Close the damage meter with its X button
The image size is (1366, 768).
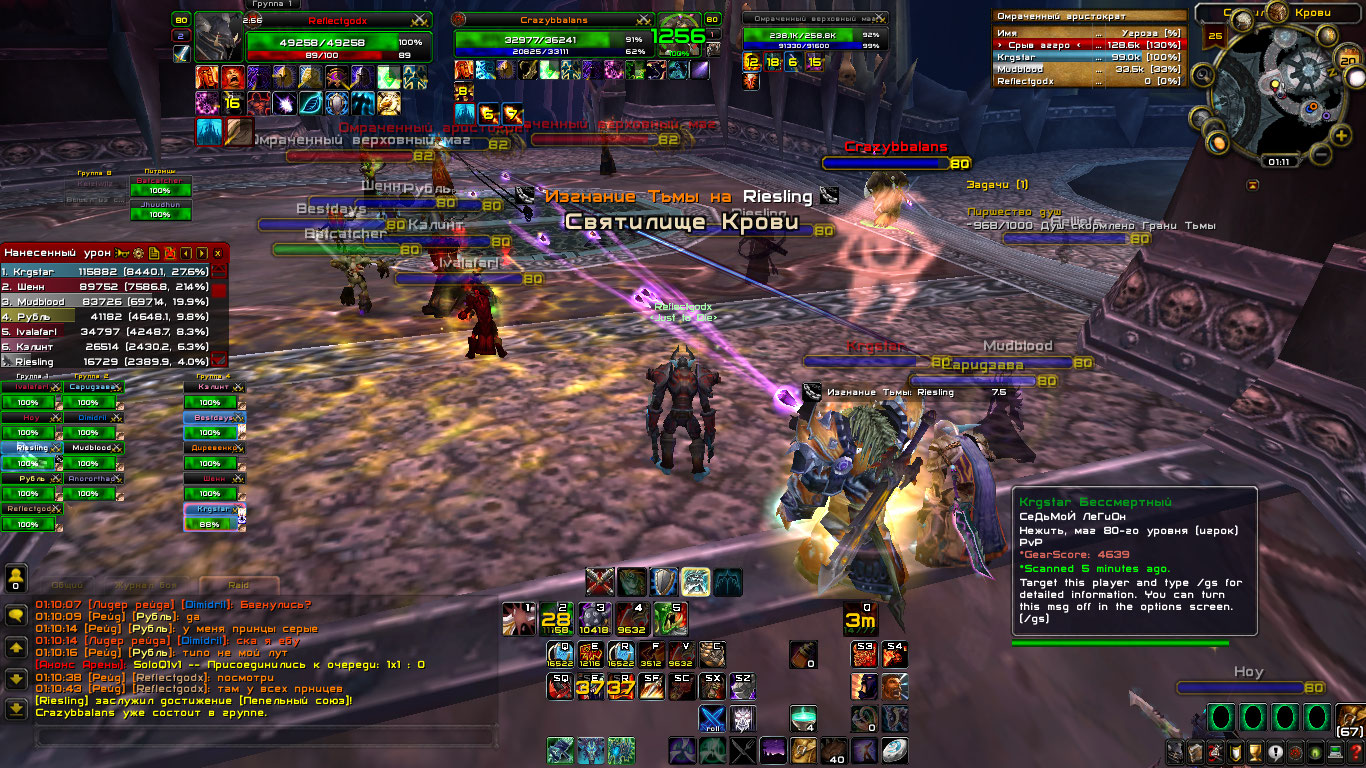pos(217,254)
